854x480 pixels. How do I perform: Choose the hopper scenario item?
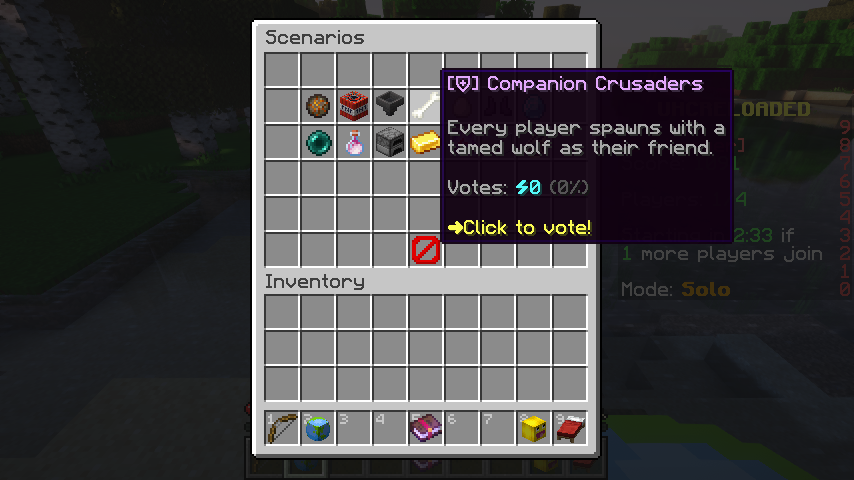click(x=390, y=105)
